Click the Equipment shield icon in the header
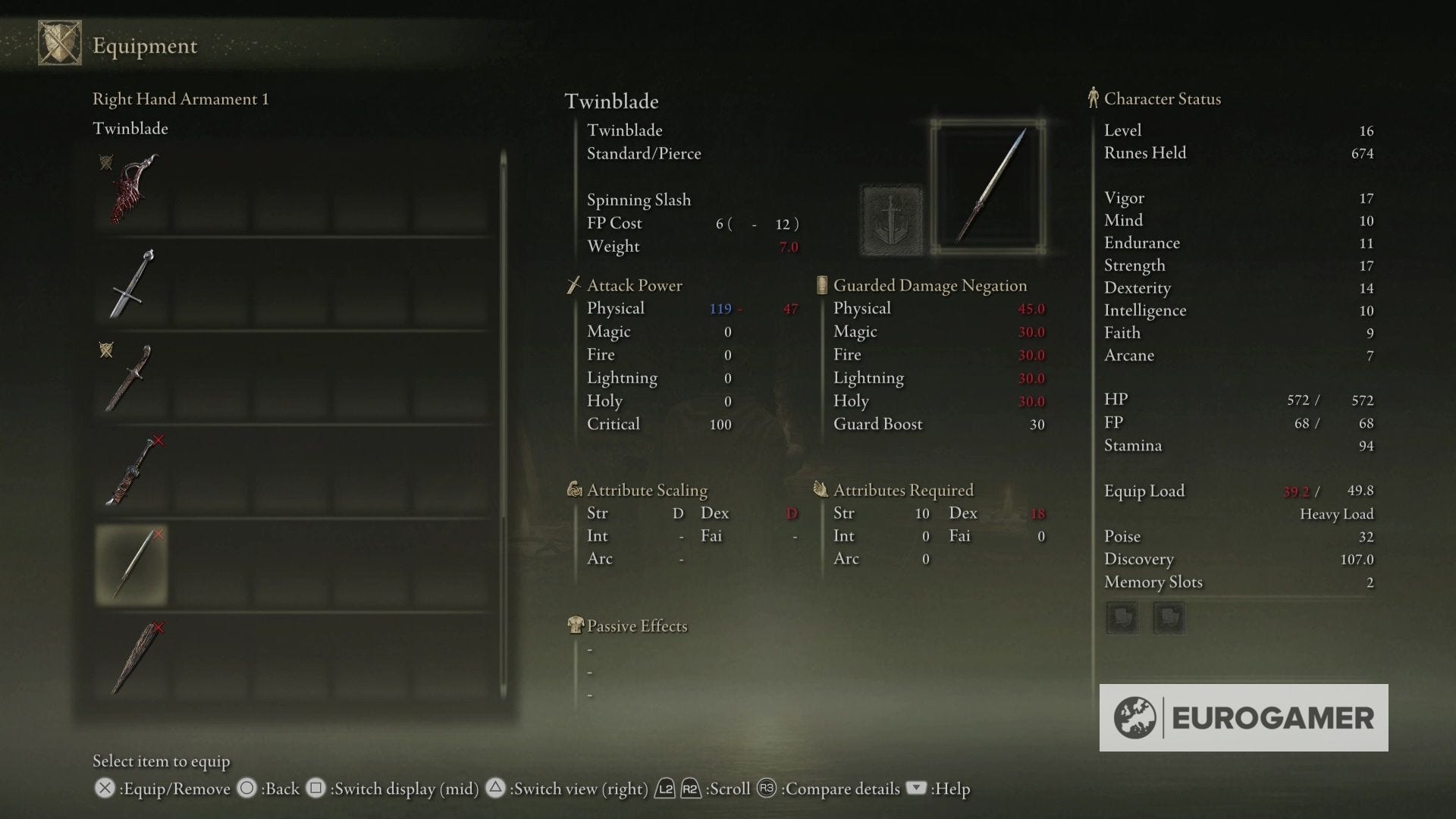The image size is (1456, 819). [59, 42]
